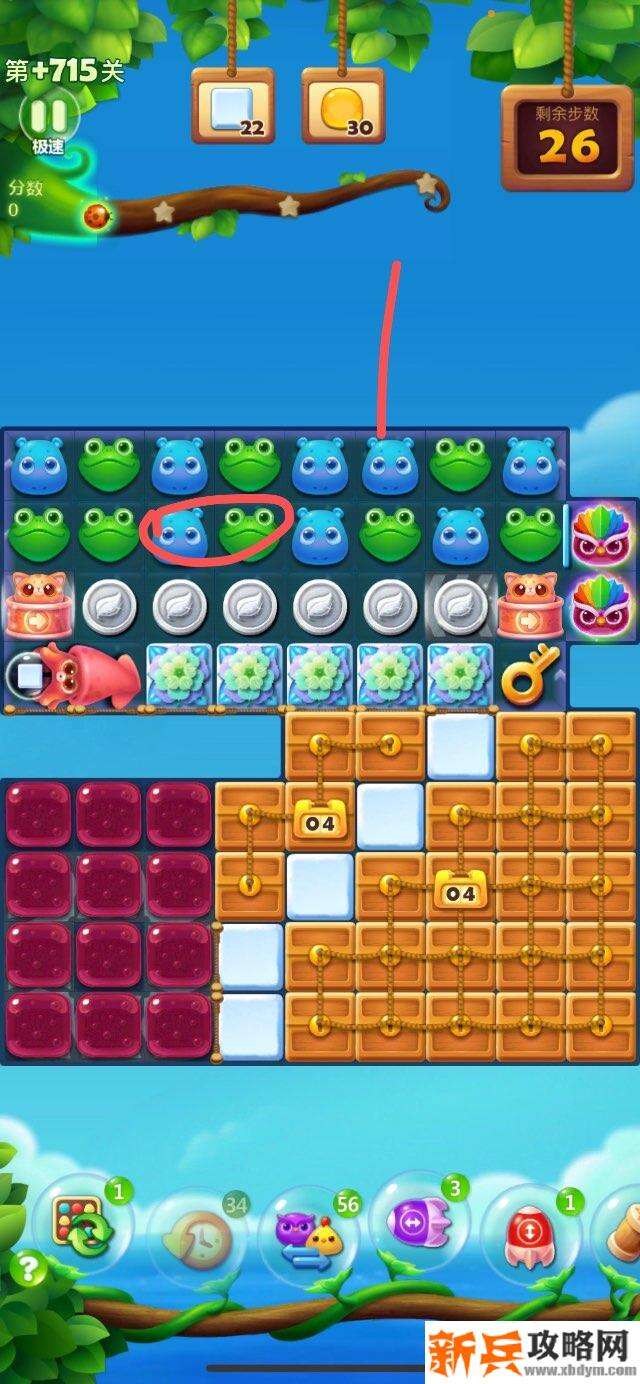Viewport: 640px width, 1384px height.
Task: Select the circled blue hippo tile
Action: [x=180, y=534]
